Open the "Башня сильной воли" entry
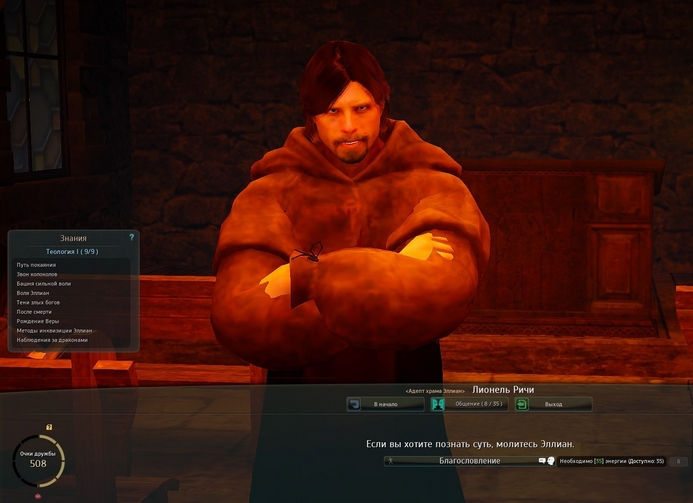Viewport: 693px width, 503px height. [x=44, y=284]
